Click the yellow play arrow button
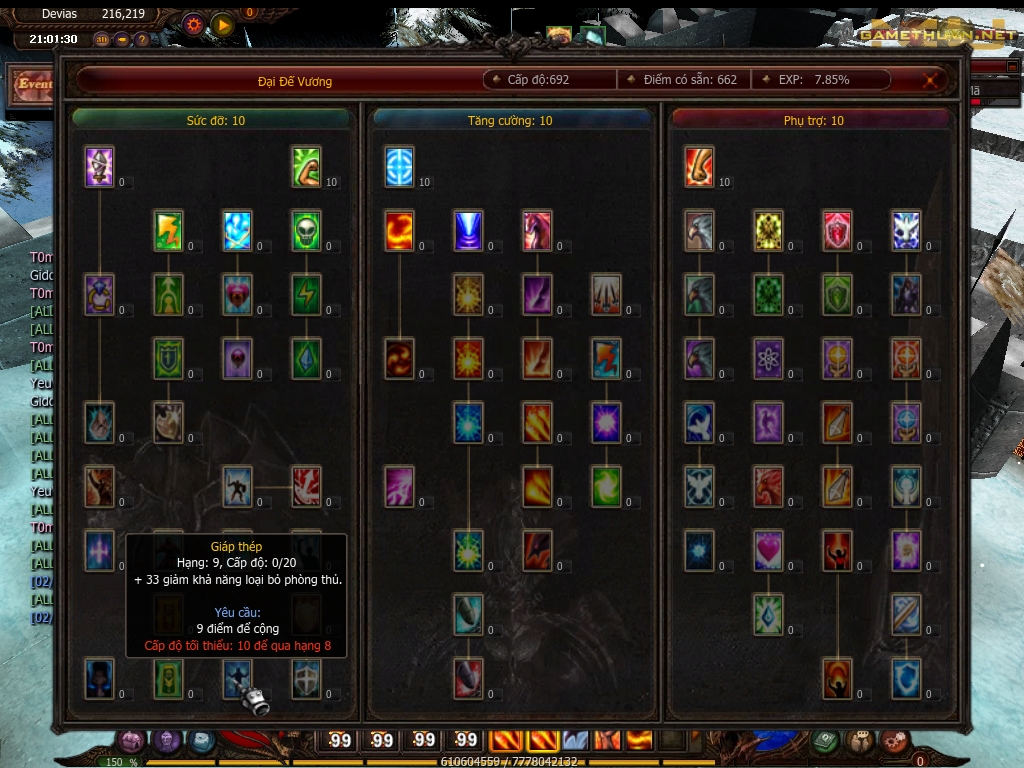This screenshot has height=768, width=1024. [x=223, y=24]
